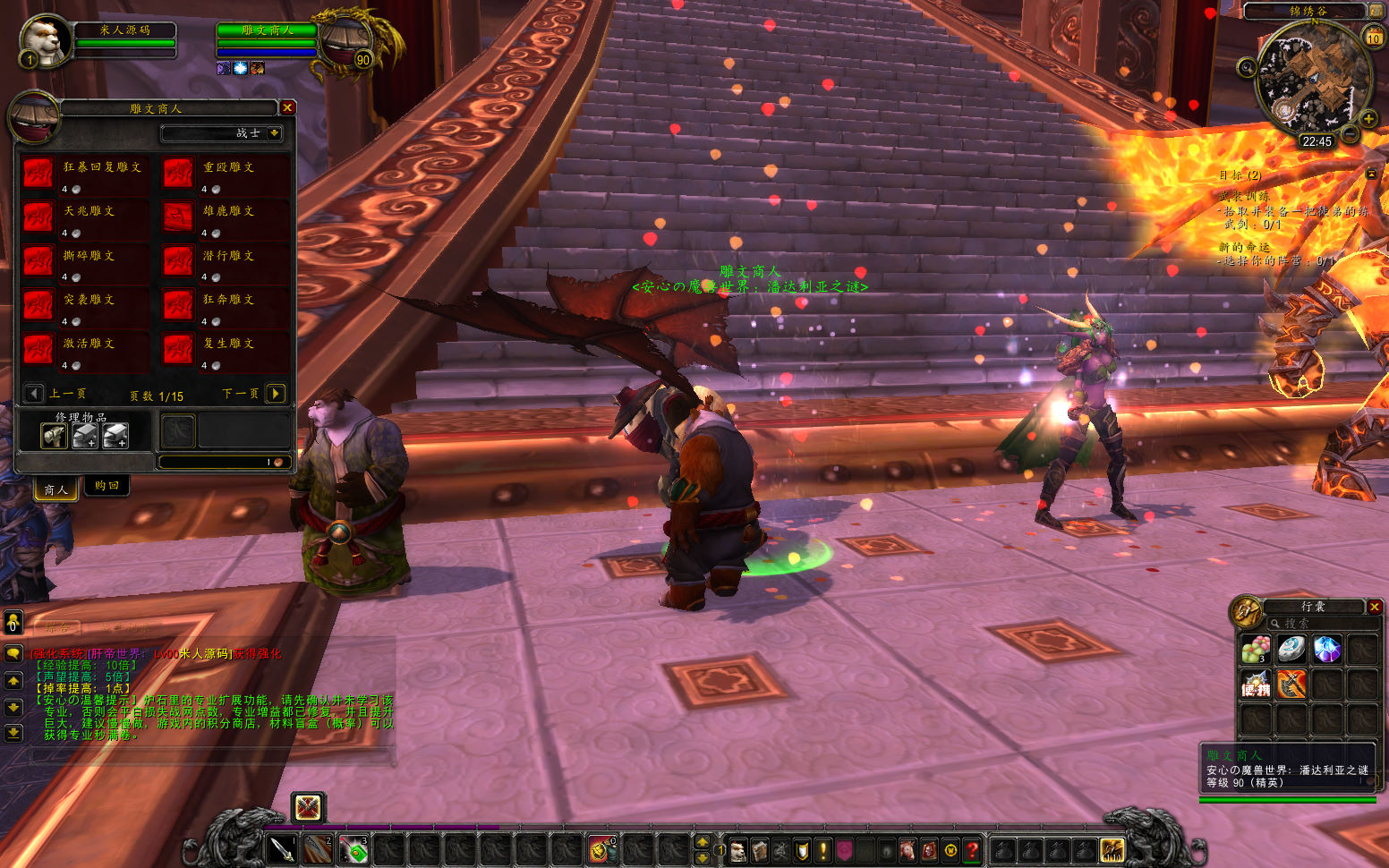Buy the 狂暴回复雕文 glyph
Viewport: 1389px width, 868px height.
click(38, 174)
